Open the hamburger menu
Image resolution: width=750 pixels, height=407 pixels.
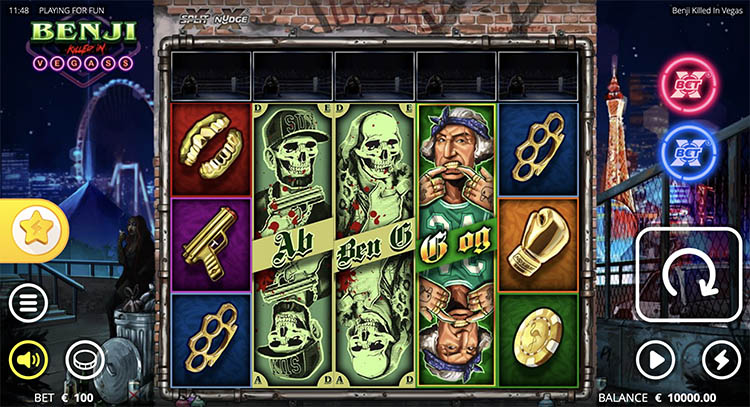click(29, 302)
